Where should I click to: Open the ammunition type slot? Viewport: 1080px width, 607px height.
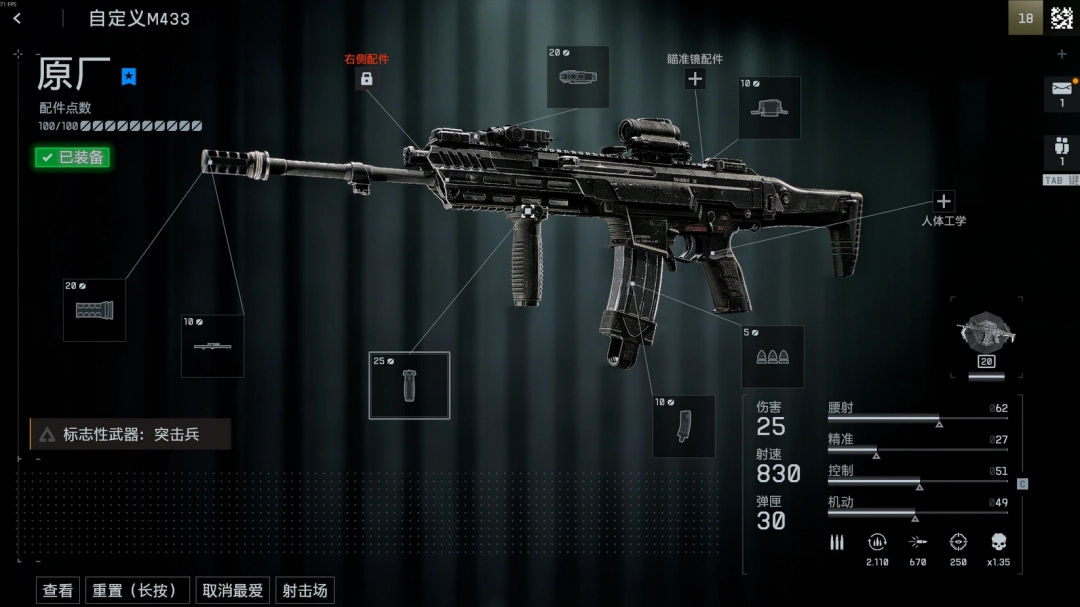point(772,357)
